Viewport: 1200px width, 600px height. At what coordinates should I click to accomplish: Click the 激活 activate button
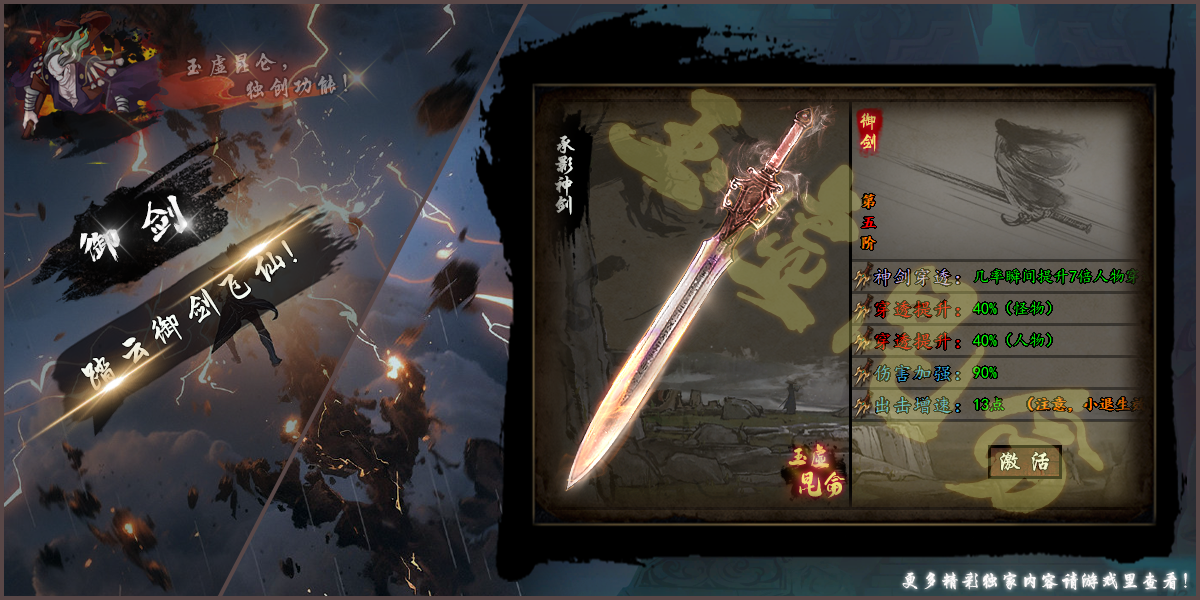(1024, 461)
